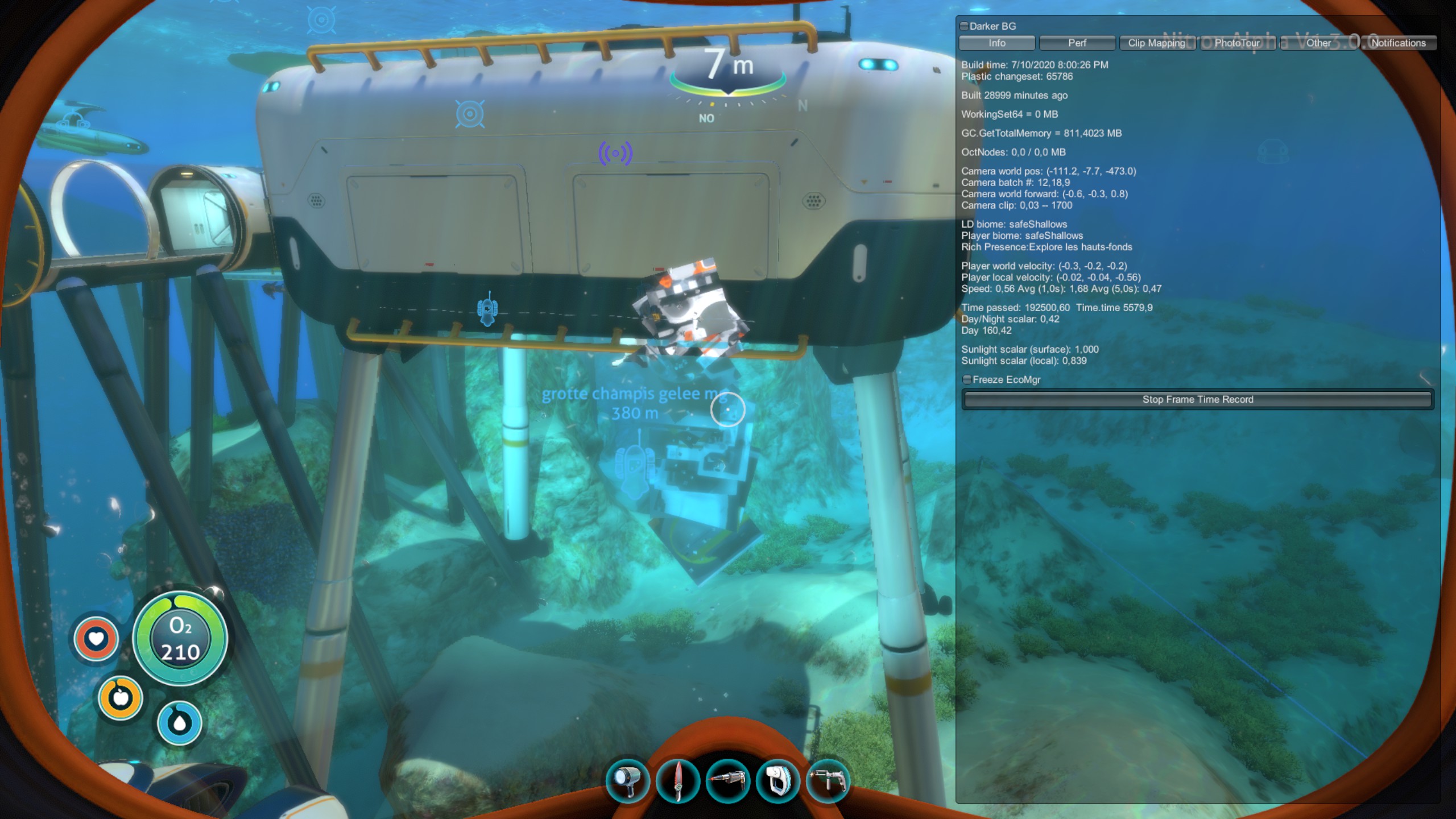Image resolution: width=1456 pixels, height=819 pixels.
Task: Open the Other debug section
Action: (x=1318, y=43)
